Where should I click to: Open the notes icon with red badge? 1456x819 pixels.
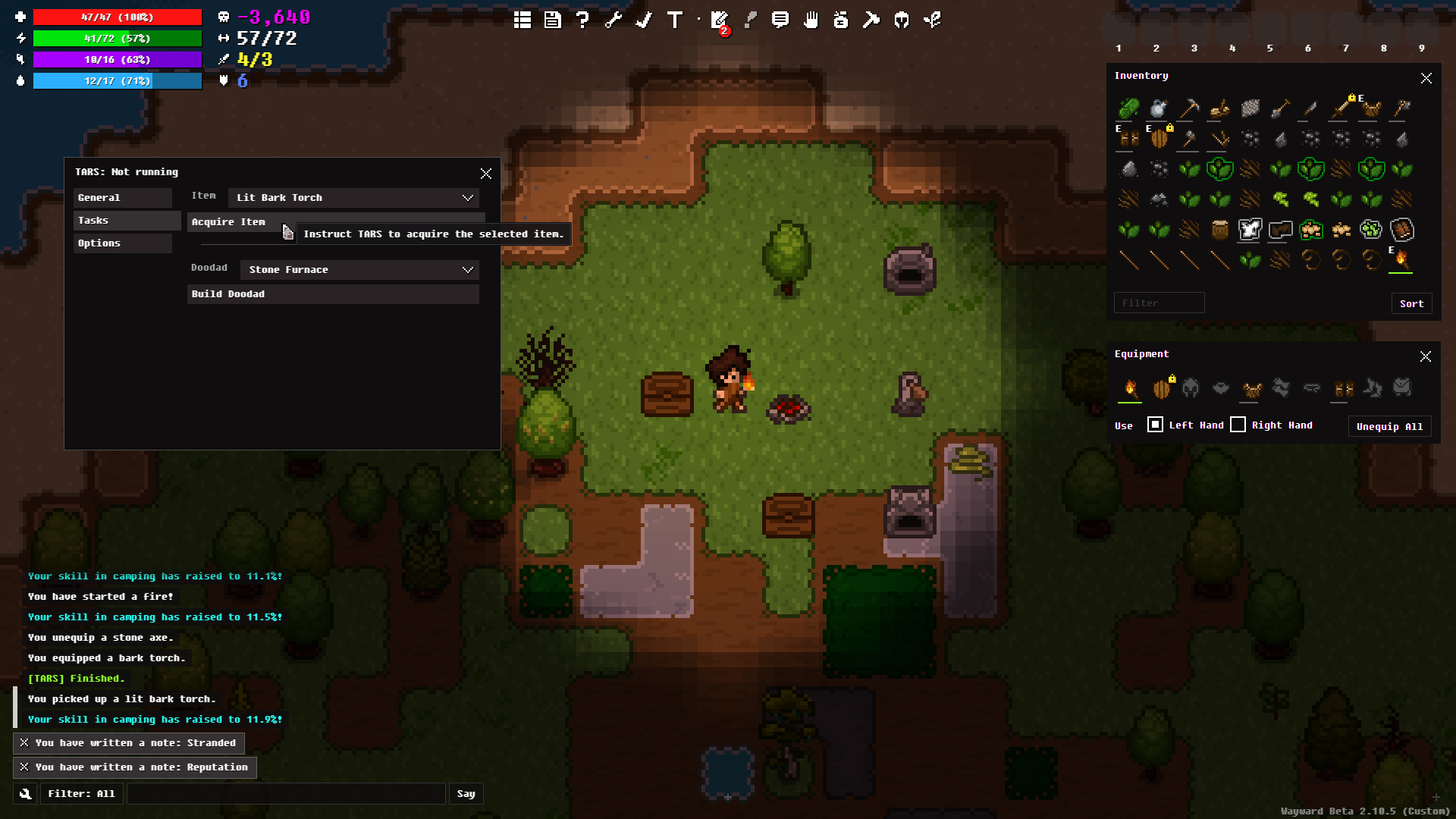click(x=719, y=20)
